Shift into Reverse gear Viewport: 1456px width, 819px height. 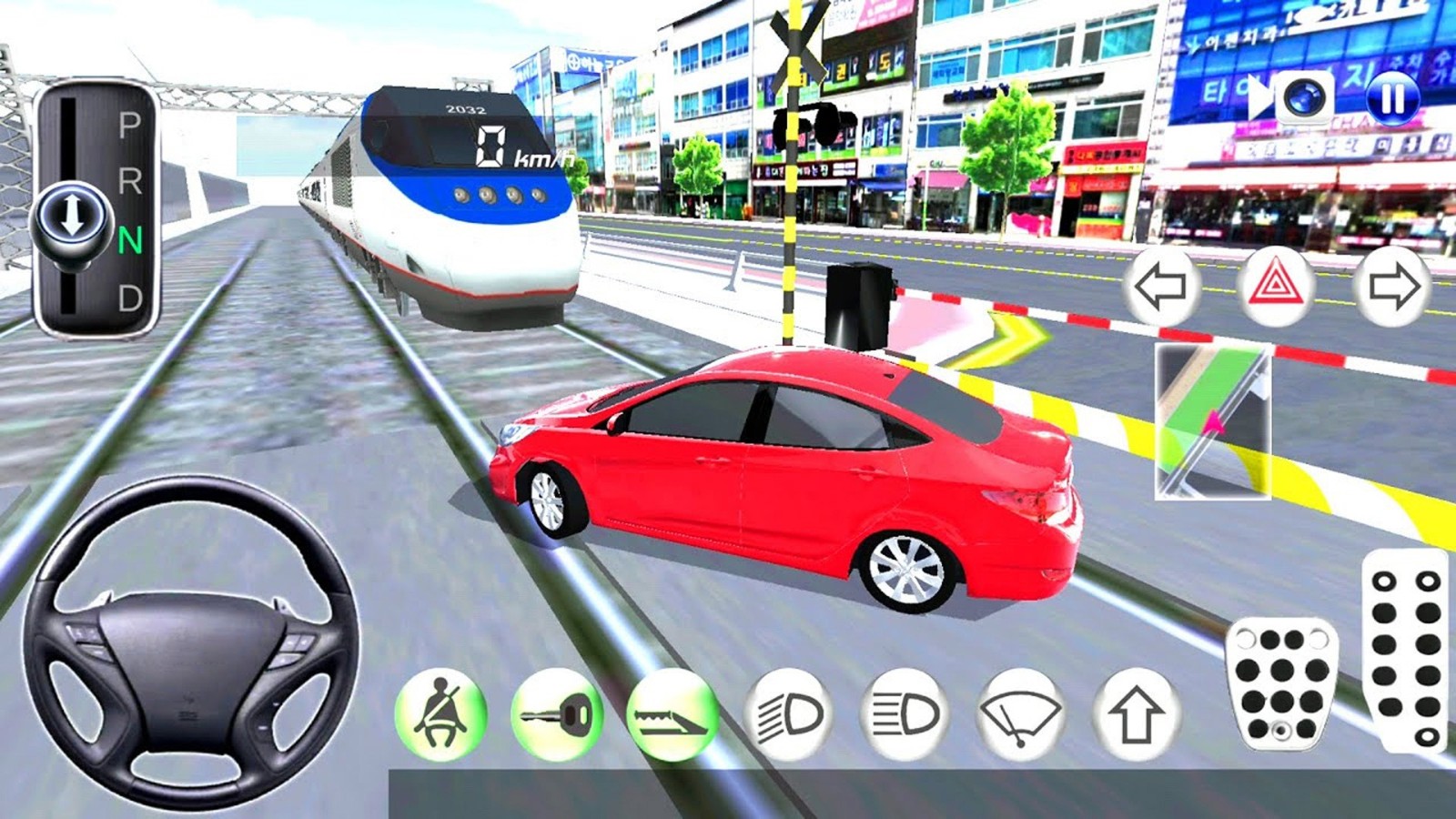(130, 182)
